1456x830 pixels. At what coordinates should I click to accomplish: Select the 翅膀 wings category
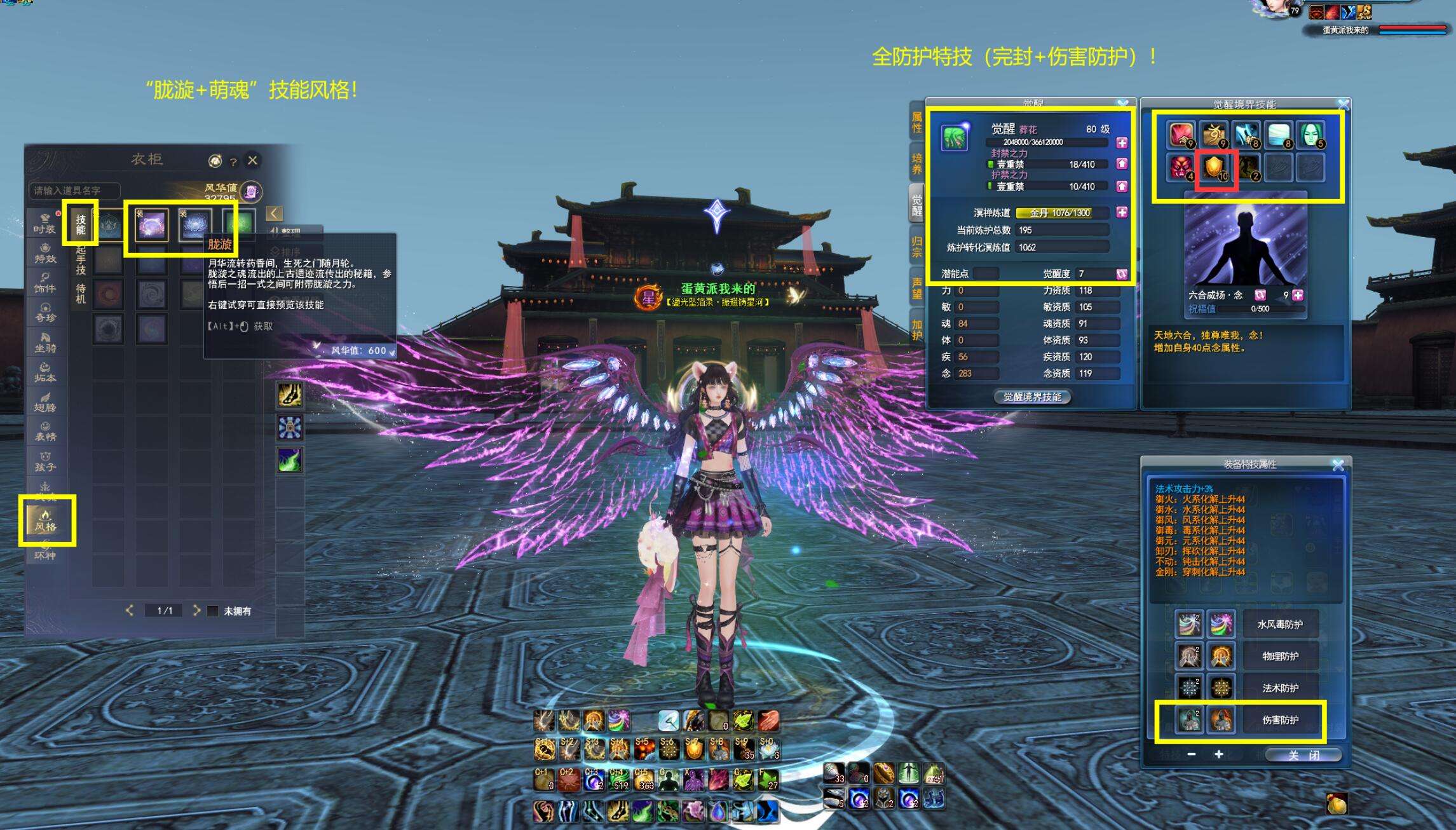(x=44, y=402)
